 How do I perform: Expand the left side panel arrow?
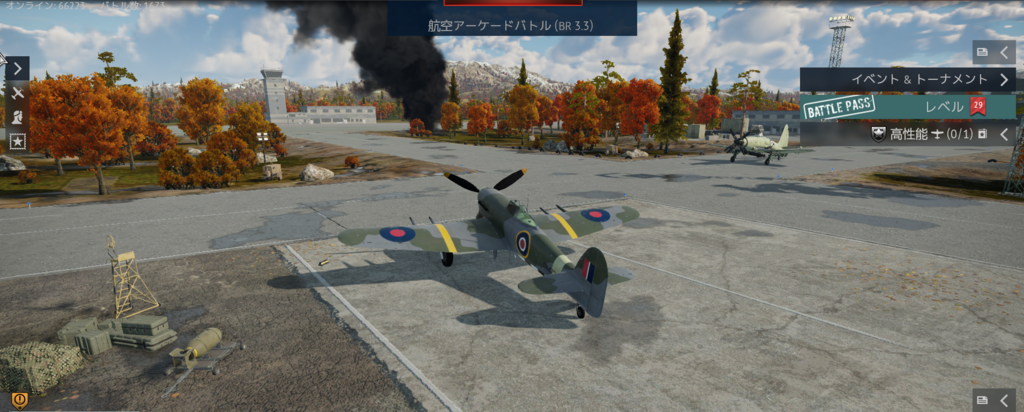[x=18, y=68]
